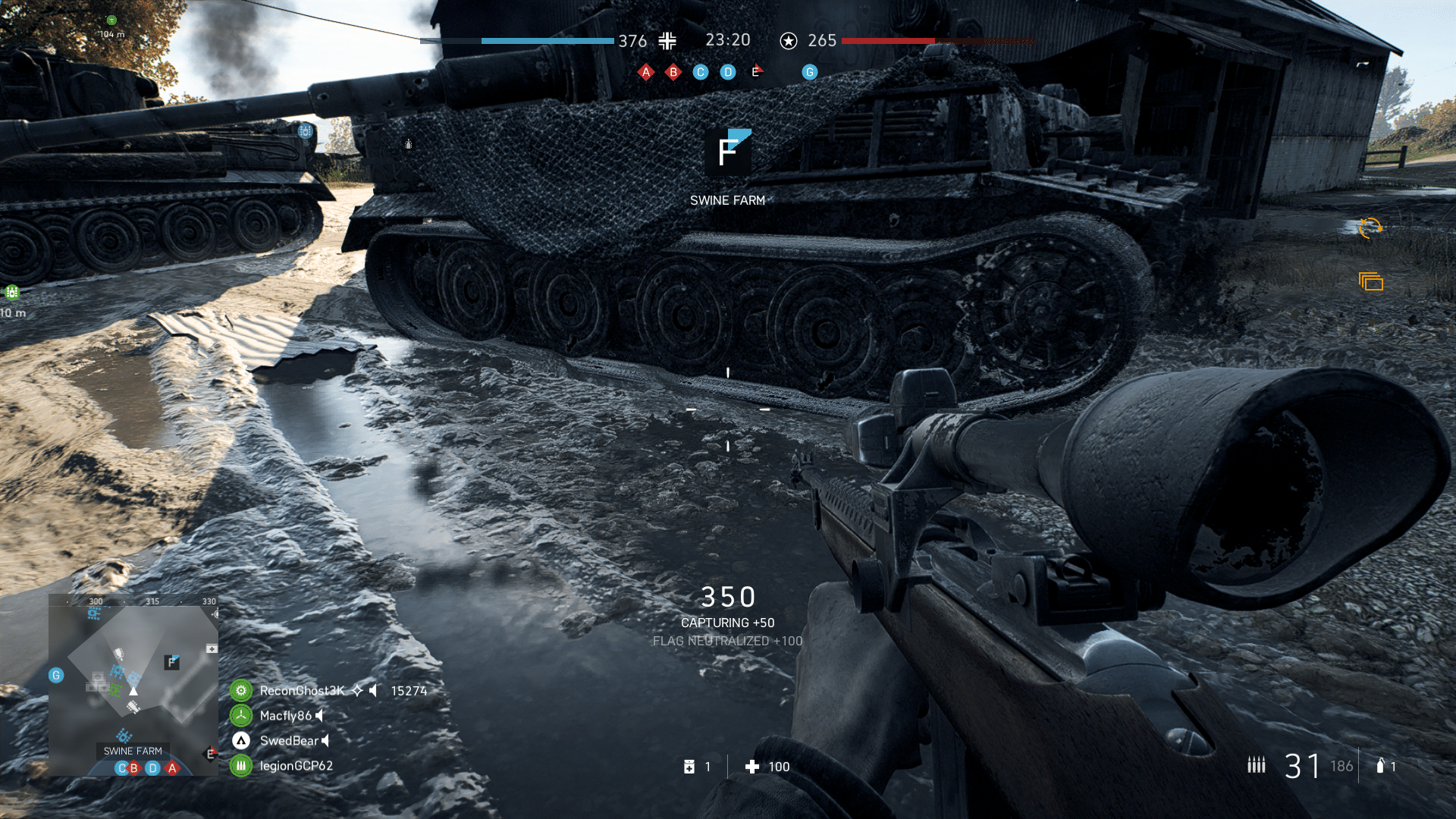The height and width of the screenshot is (819, 1456).
Task: Select the blue D flag in the top objective row
Action: click(728, 72)
